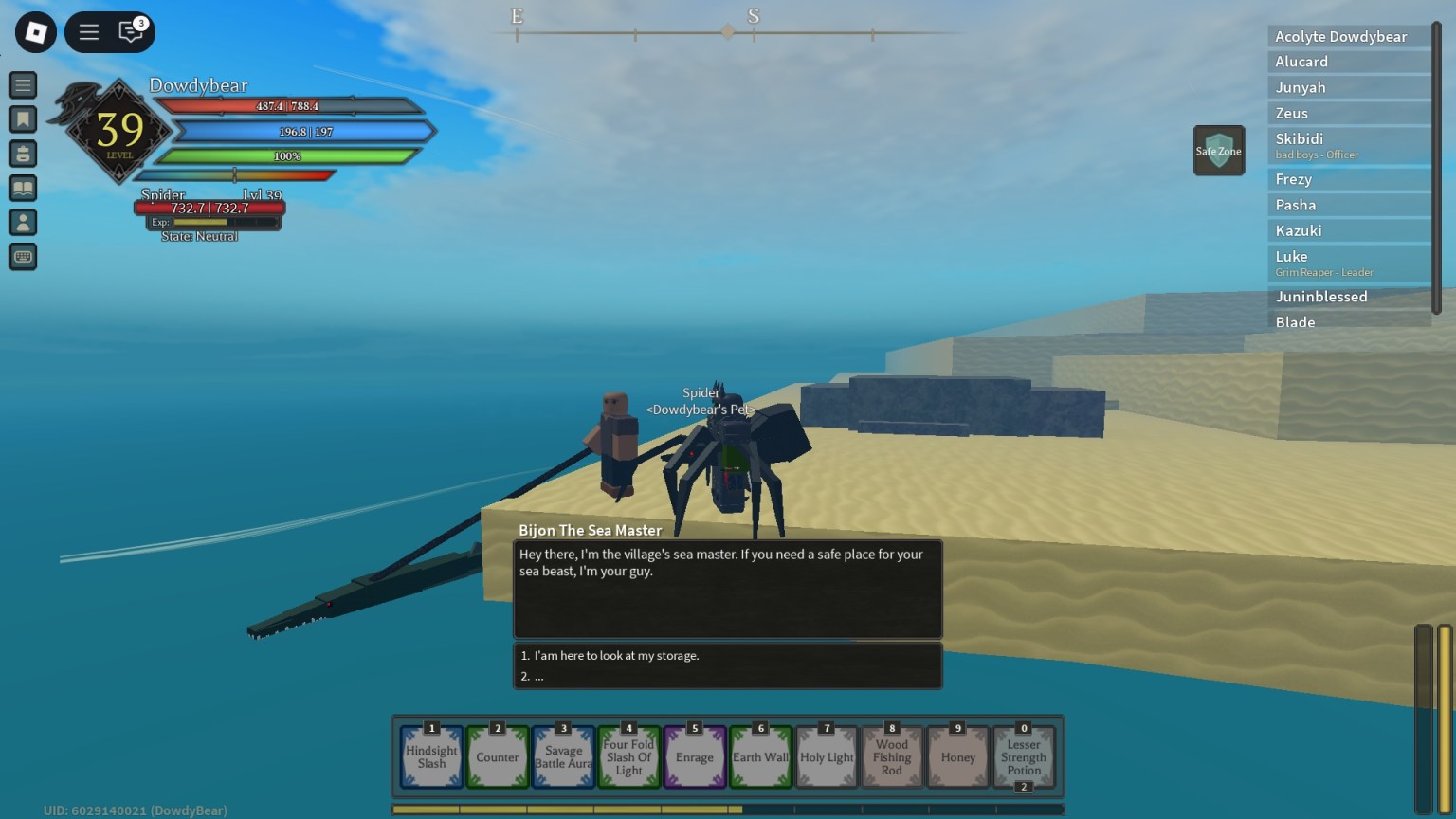
Task: Equip the Wood Fishing Rod in slot 8
Action: pos(891,756)
